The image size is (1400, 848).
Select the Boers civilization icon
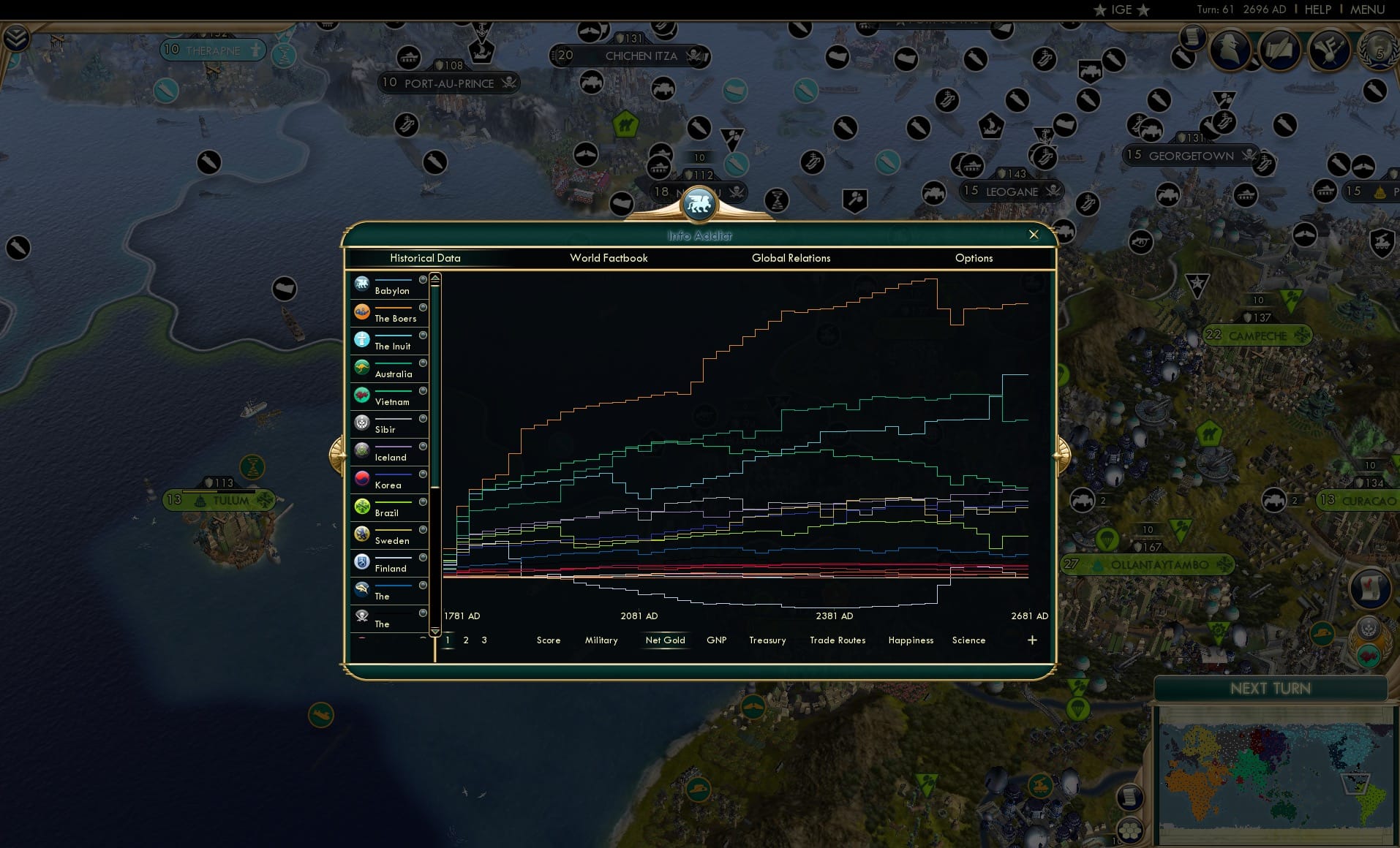362,311
